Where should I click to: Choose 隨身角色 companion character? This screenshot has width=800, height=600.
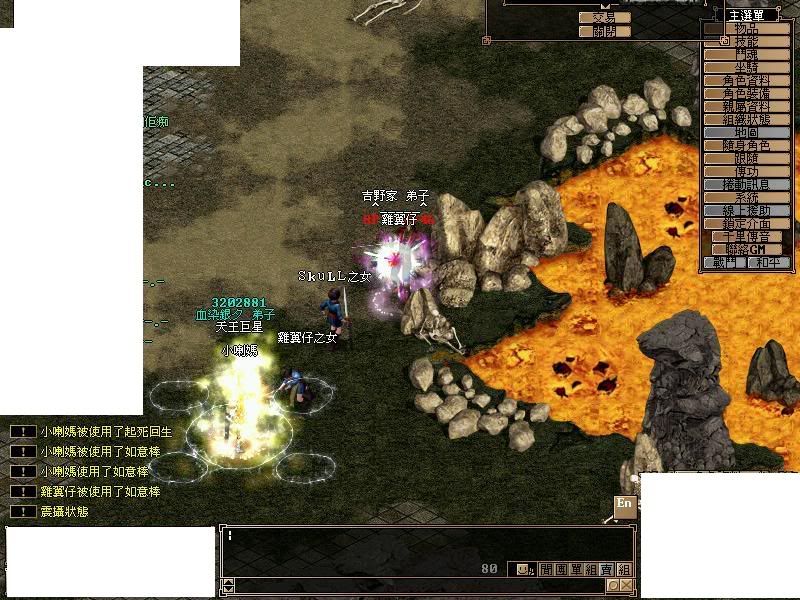pos(746,145)
